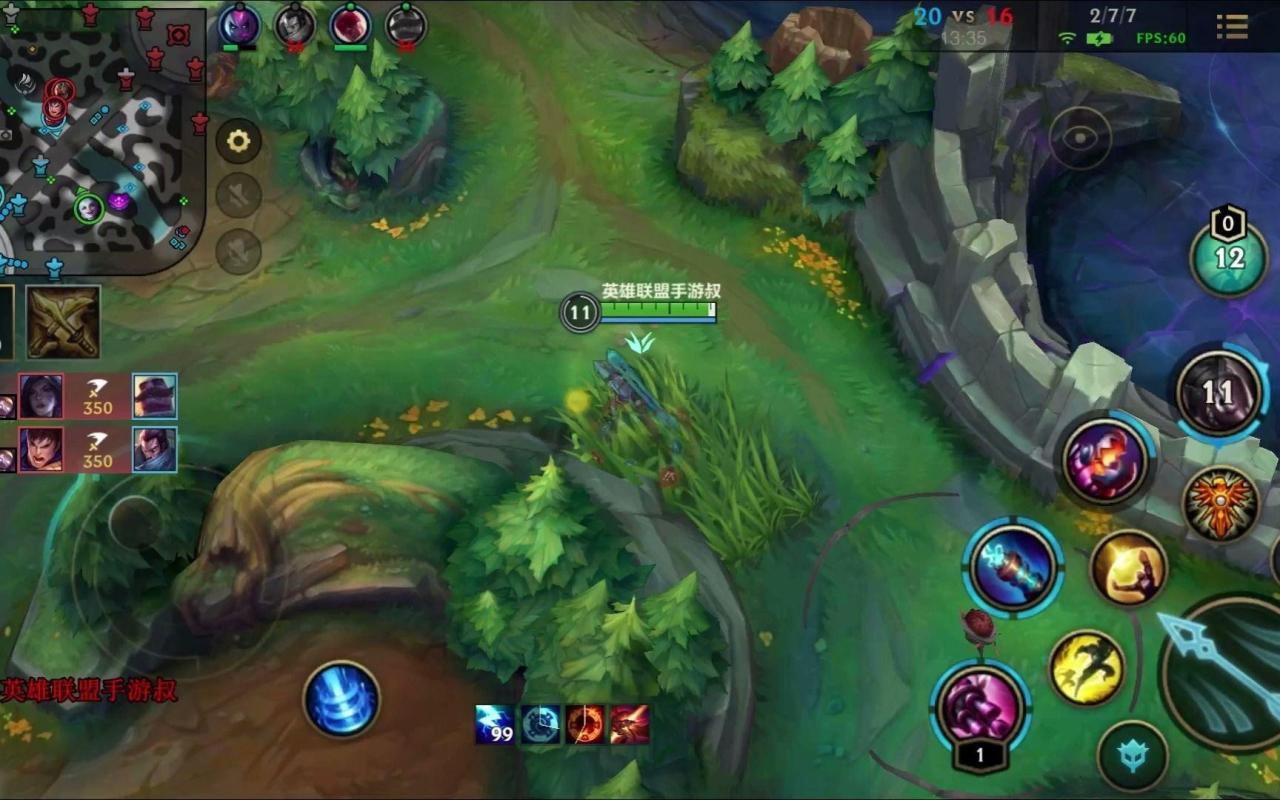Screen dimensions: 1280x800
Task: Cast the pink grenade ability
Action: point(980,707)
